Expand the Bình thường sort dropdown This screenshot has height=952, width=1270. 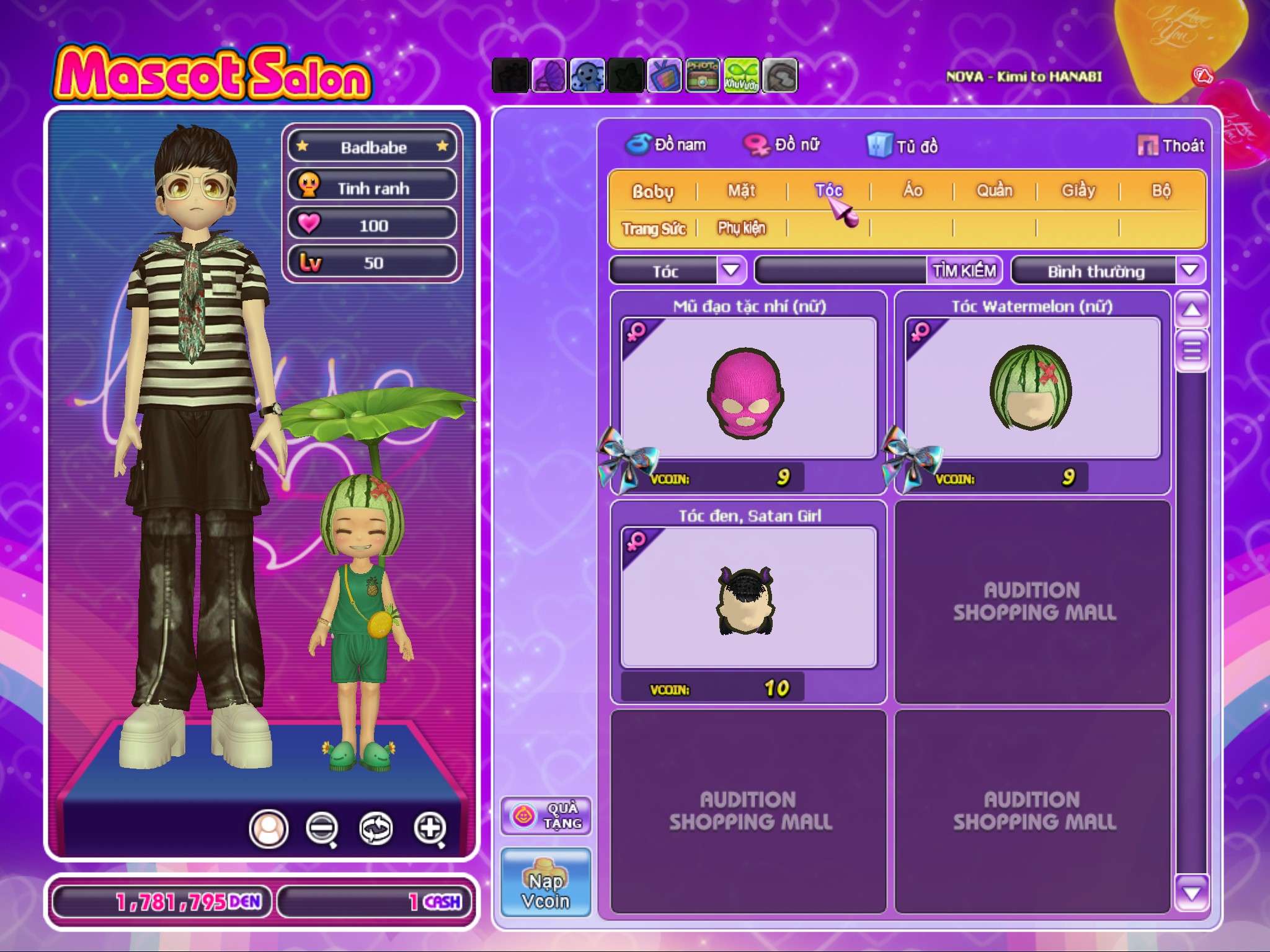pyautogui.click(x=1189, y=270)
